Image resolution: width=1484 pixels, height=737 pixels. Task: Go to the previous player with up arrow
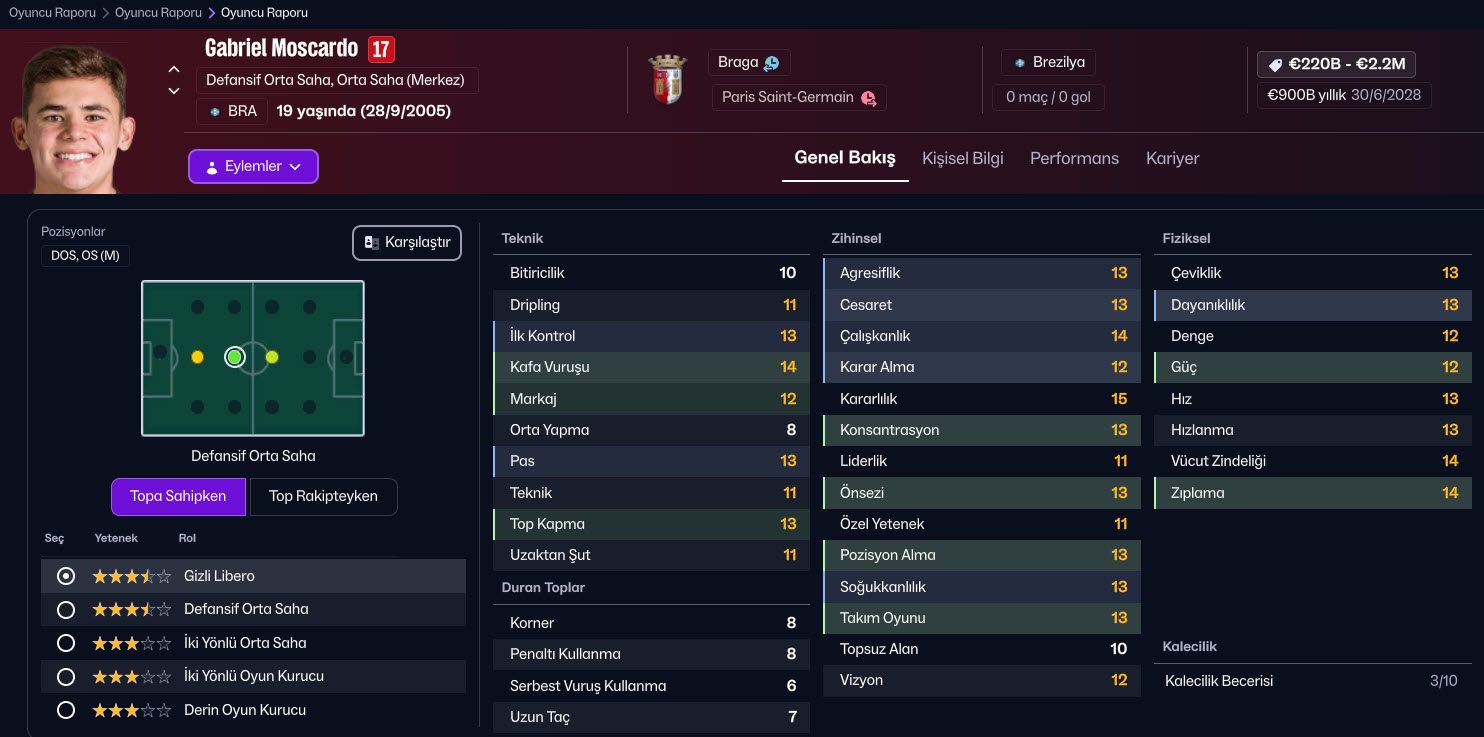tap(174, 69)
